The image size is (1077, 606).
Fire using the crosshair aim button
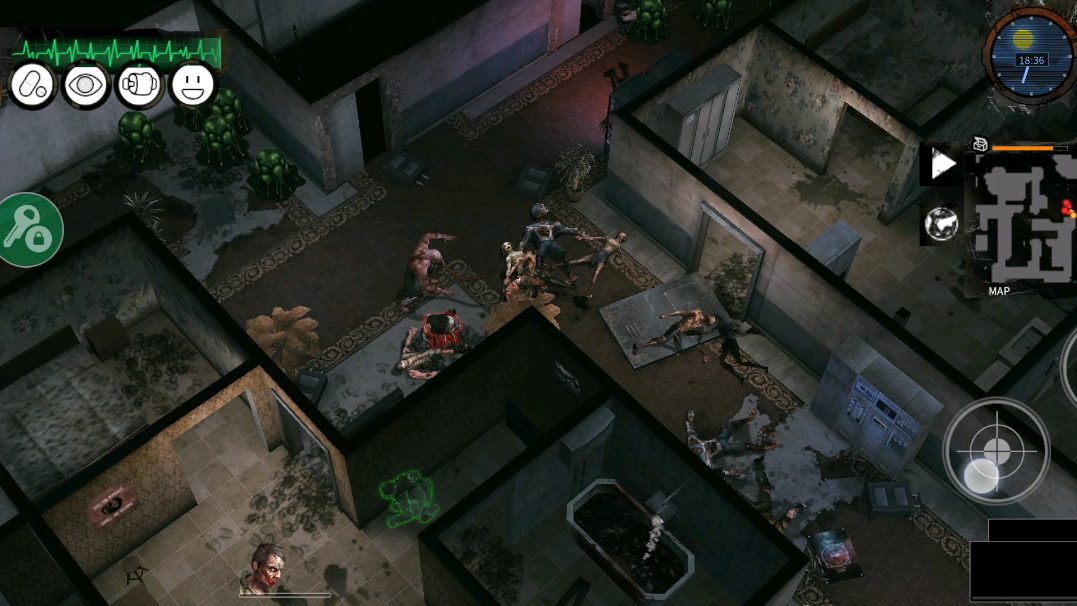coord(996,450)
